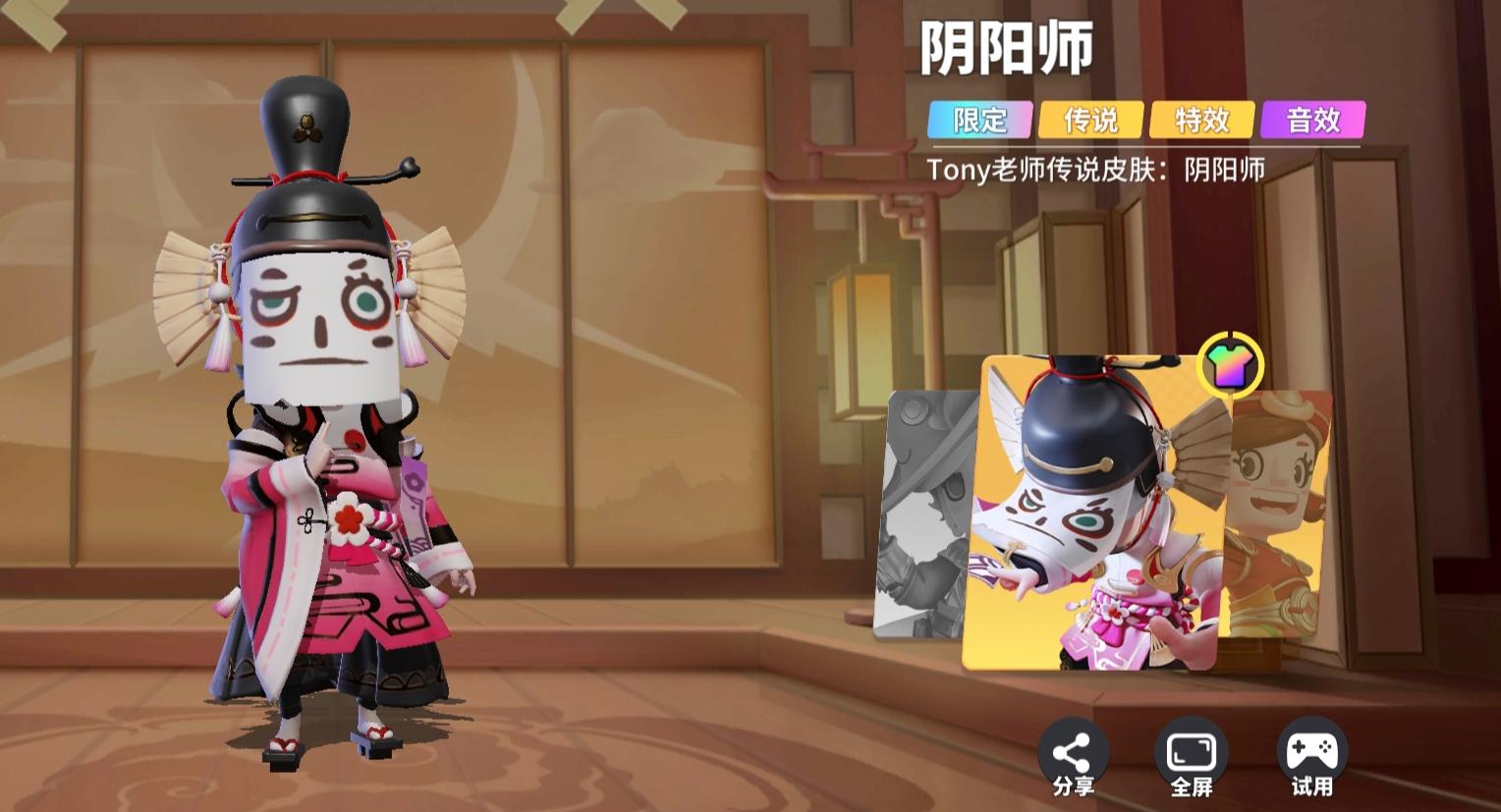Image resolution: width=1501 pixels, height=812 pixels.
Task: Click the 阴阳师 title heading
Action: pos(1009,51)
